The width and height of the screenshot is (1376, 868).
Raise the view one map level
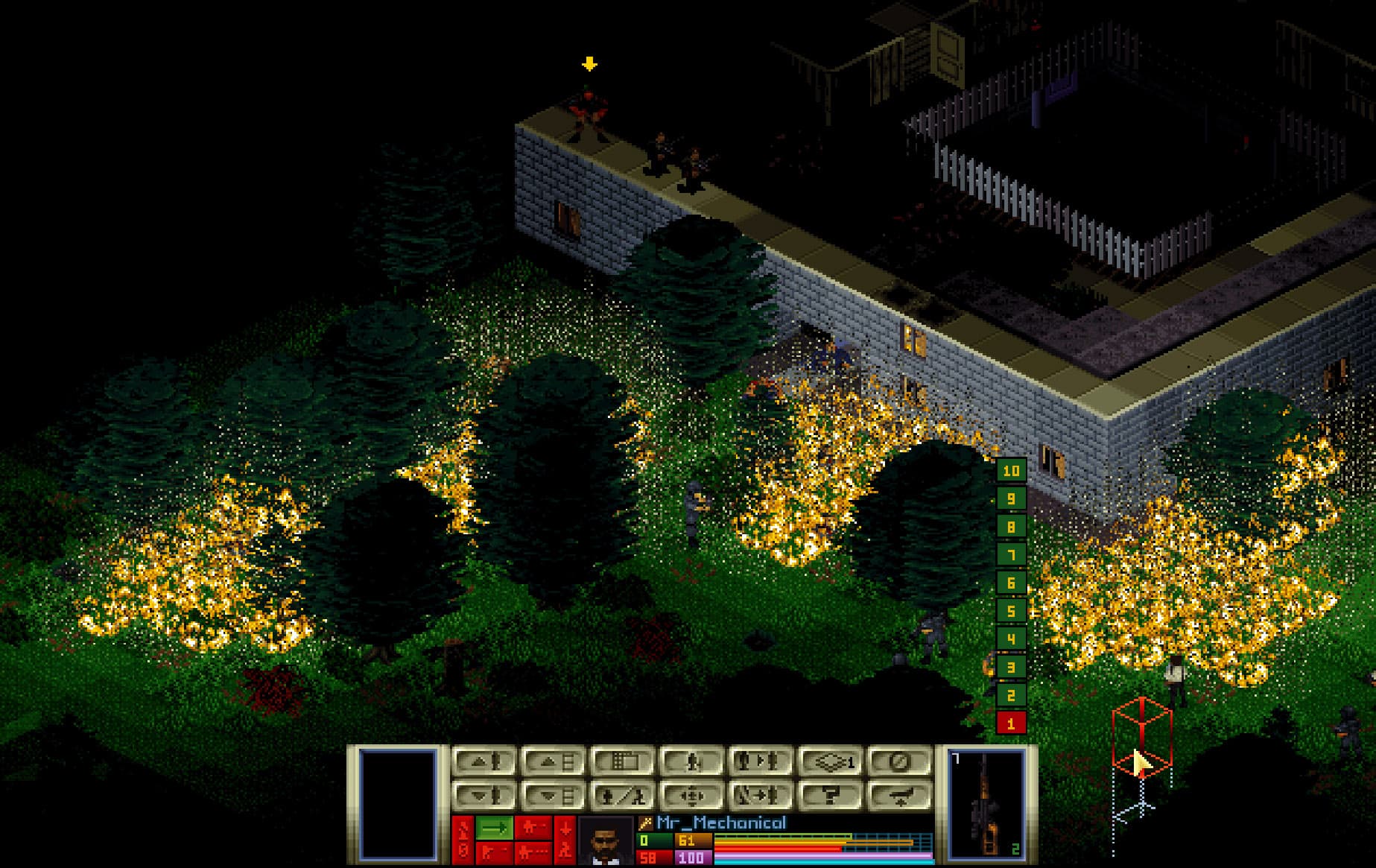tap(552, 762)
